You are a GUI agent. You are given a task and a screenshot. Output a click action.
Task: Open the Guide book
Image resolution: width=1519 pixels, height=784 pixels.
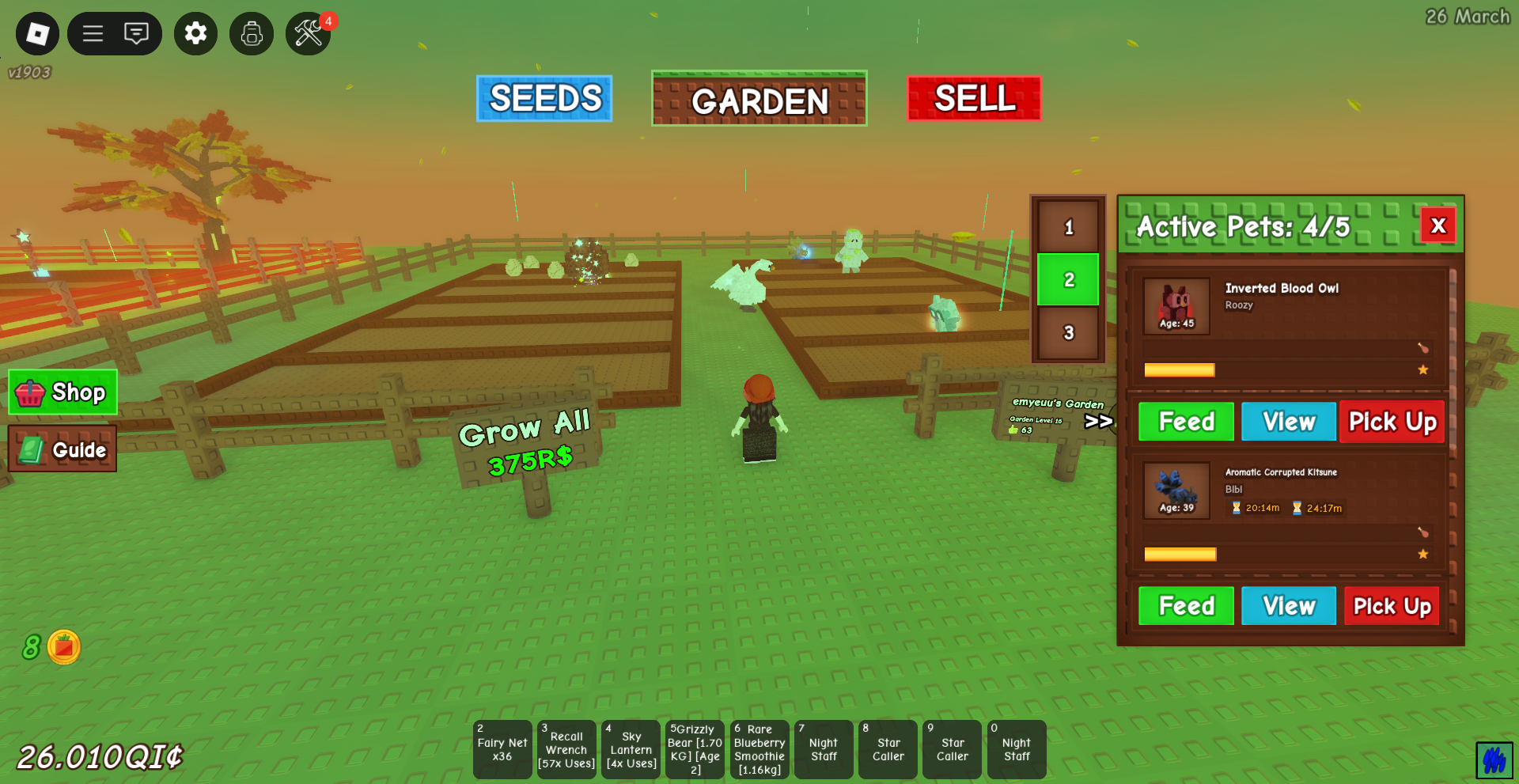click(x=63, y=449)
